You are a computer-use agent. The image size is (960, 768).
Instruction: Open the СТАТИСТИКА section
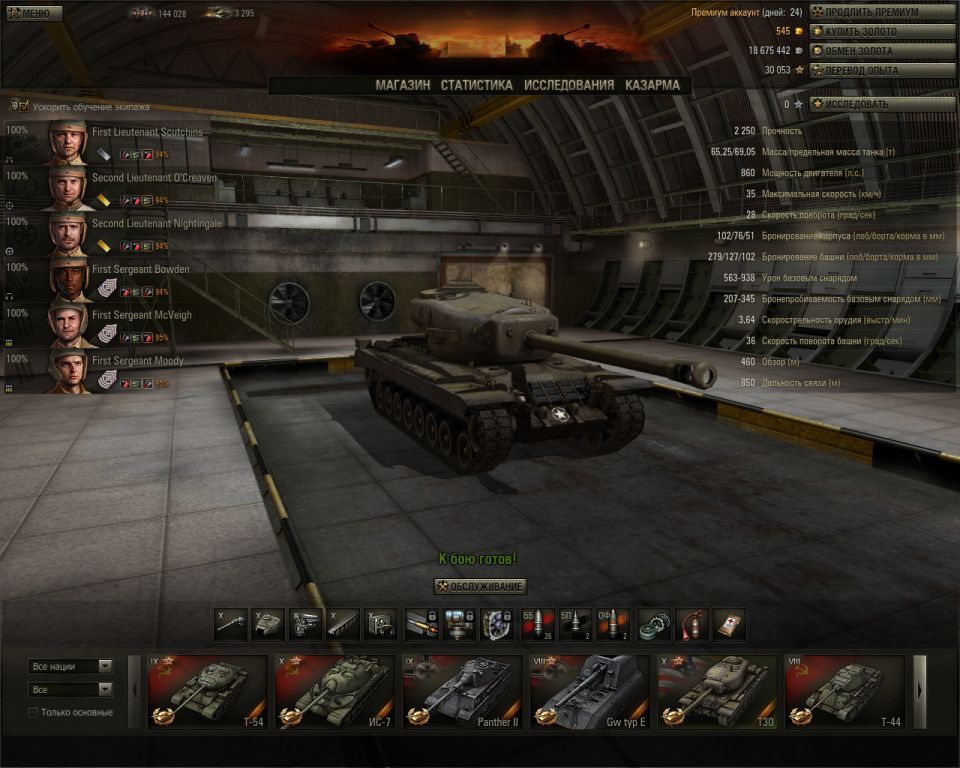click(x=477, y=85)
